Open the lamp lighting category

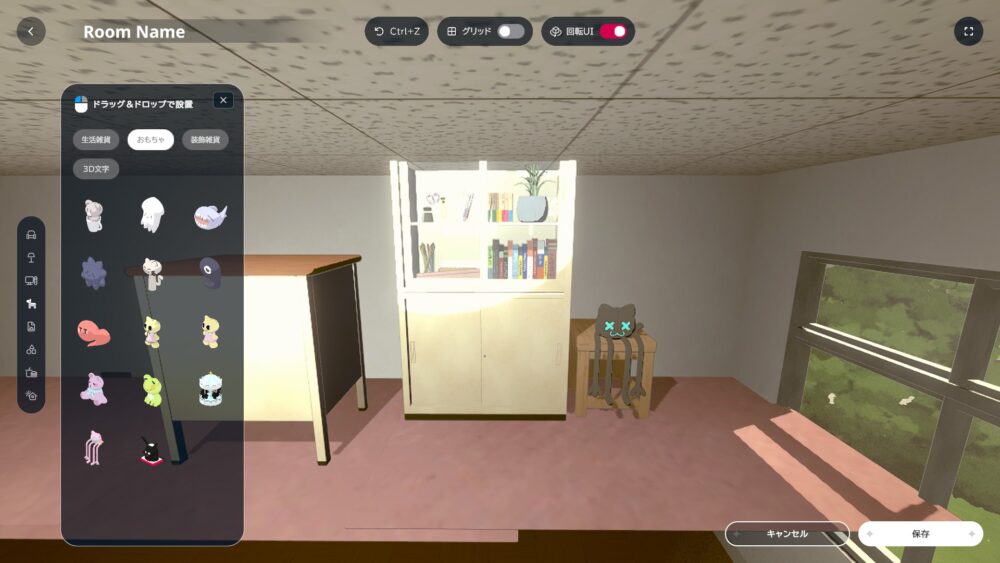coord(31,258)
